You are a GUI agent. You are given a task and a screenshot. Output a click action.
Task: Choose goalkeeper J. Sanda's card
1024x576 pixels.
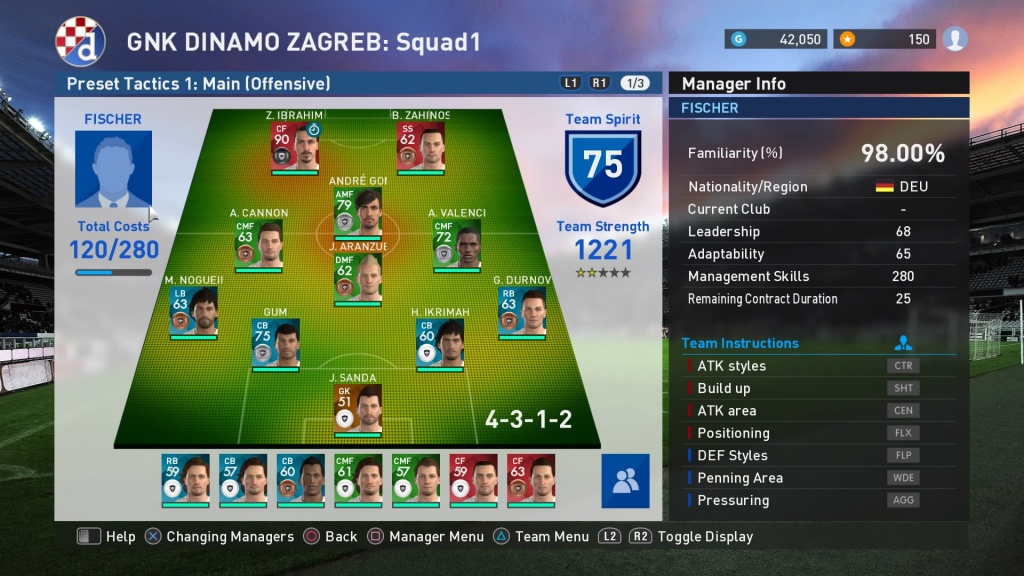(358, 408)
